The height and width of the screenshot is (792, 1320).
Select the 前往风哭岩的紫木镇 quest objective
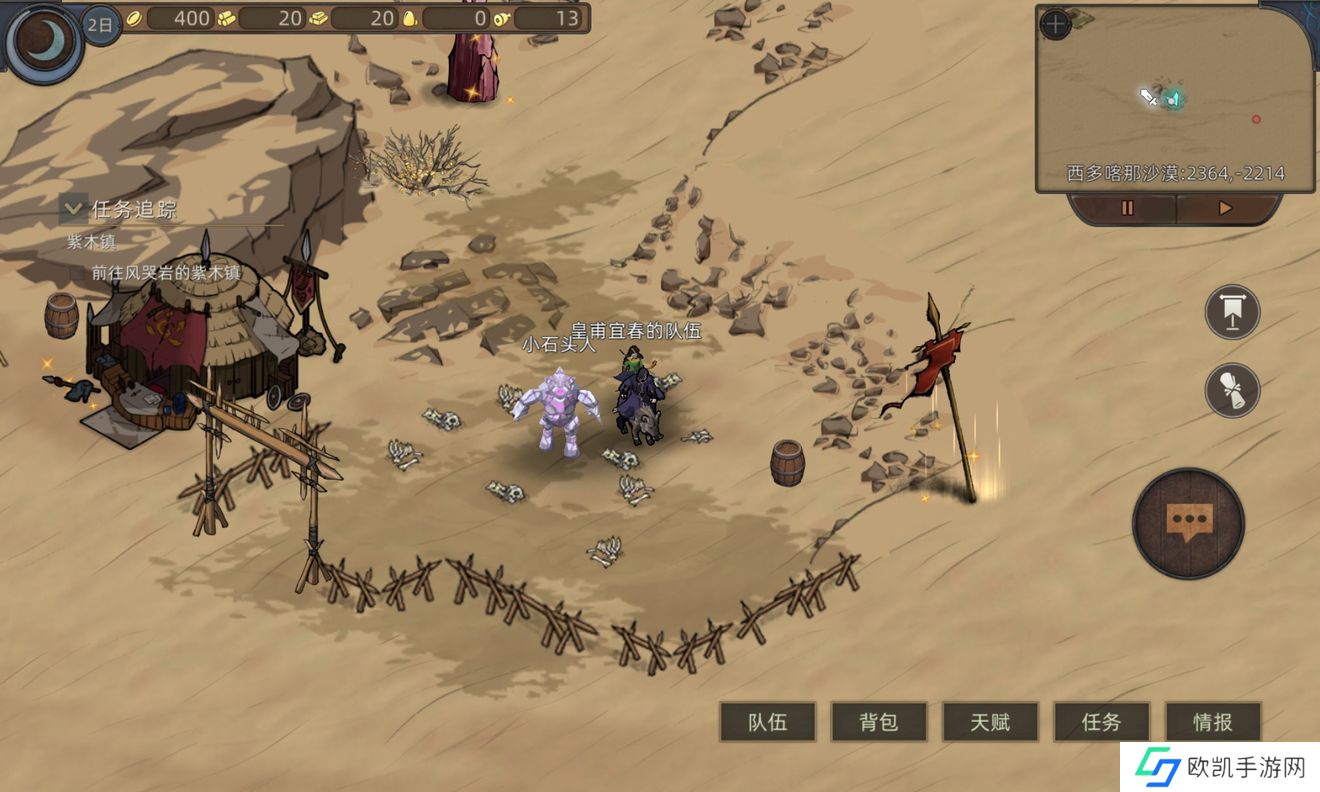pos(166,272)
